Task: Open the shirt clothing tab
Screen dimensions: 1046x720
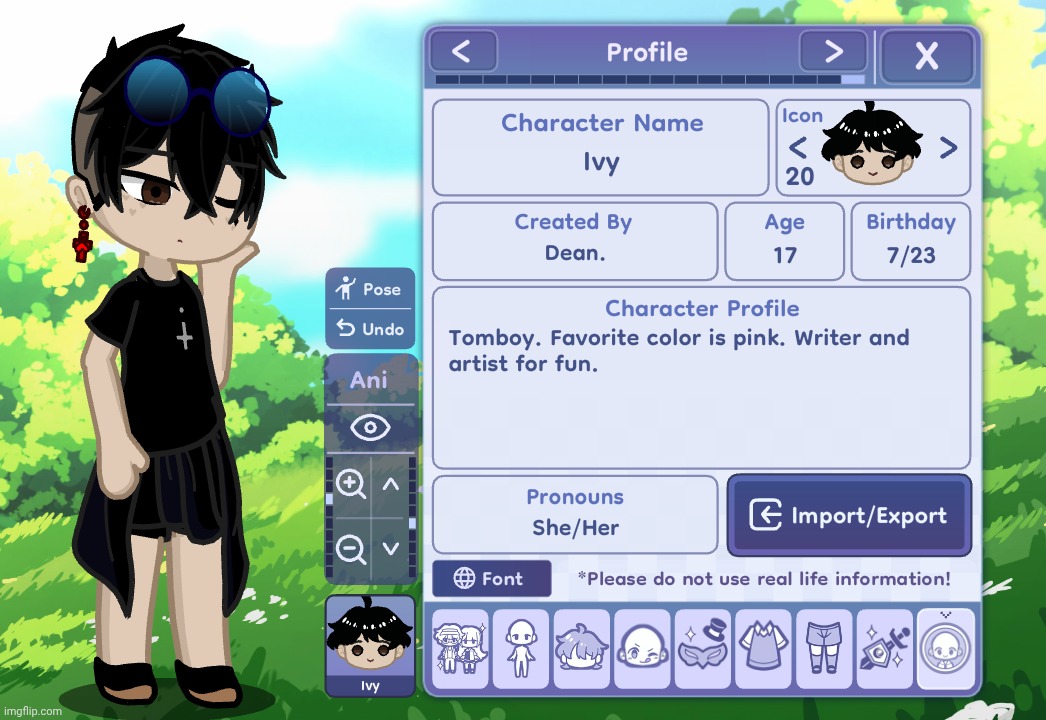Action: point(764,649)
